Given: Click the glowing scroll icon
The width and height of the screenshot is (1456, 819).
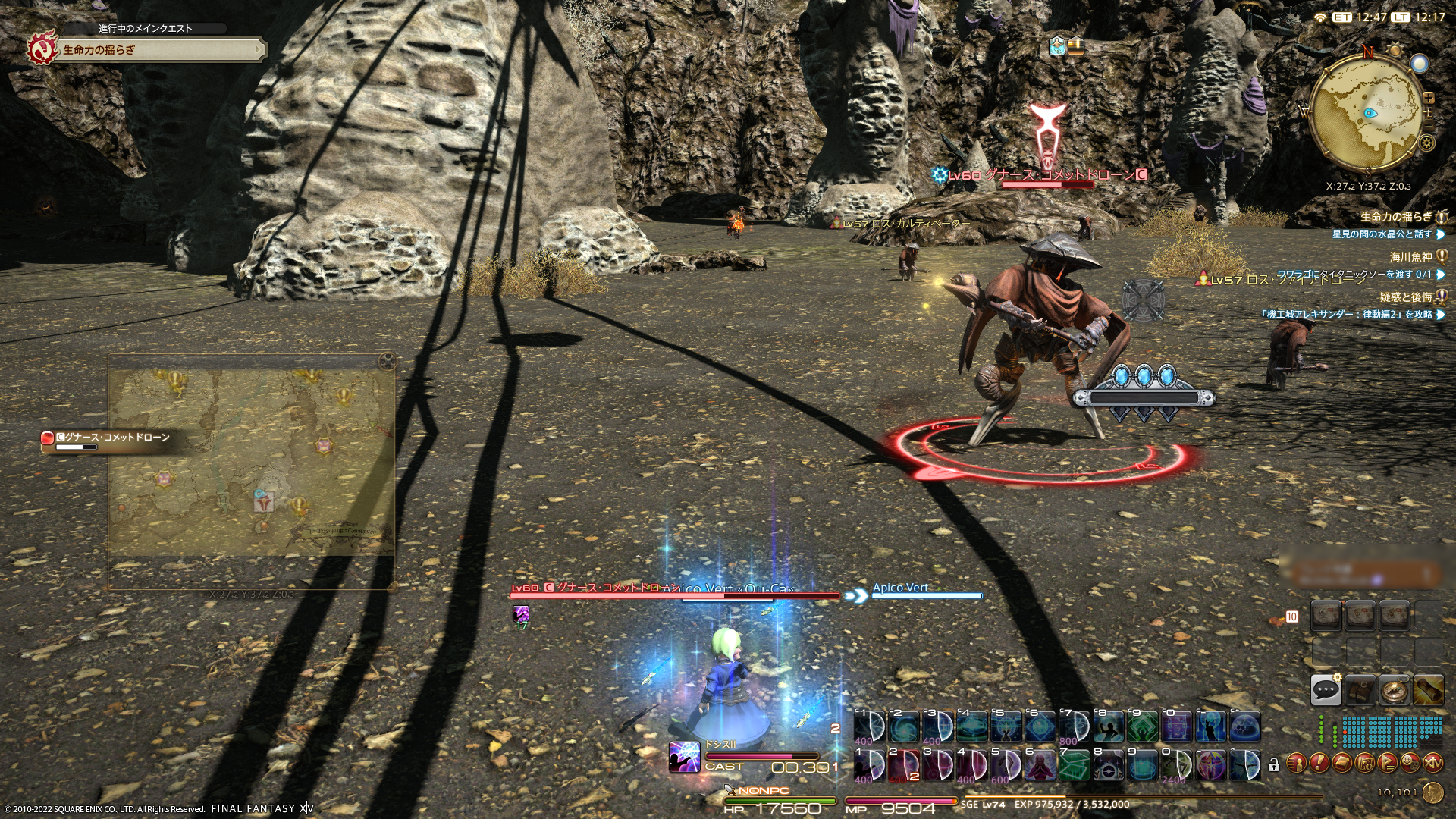Looking at the screenshot, I should point(1428,689).
